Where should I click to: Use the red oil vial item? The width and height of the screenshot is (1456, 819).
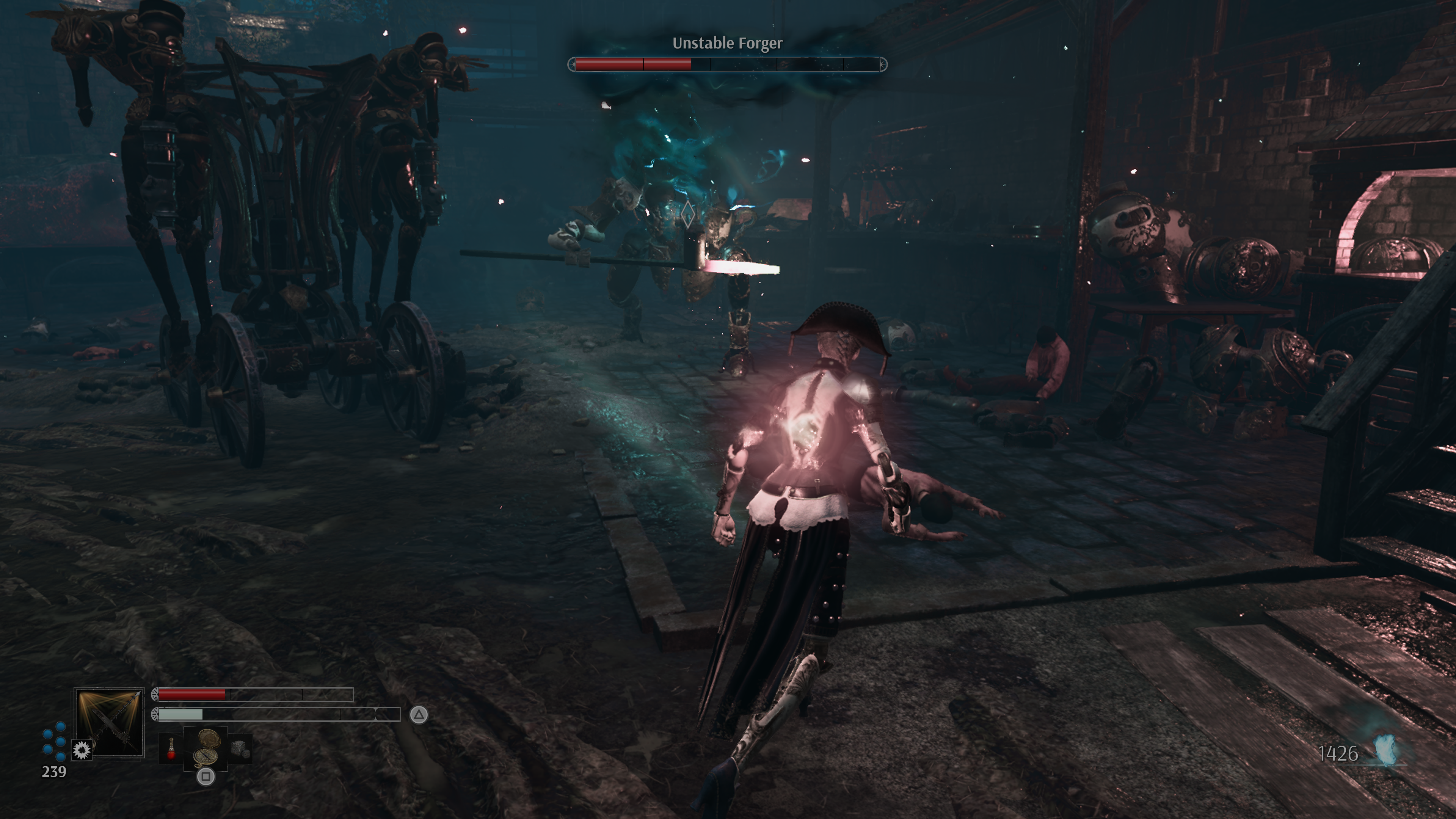[x=171, y=748]
